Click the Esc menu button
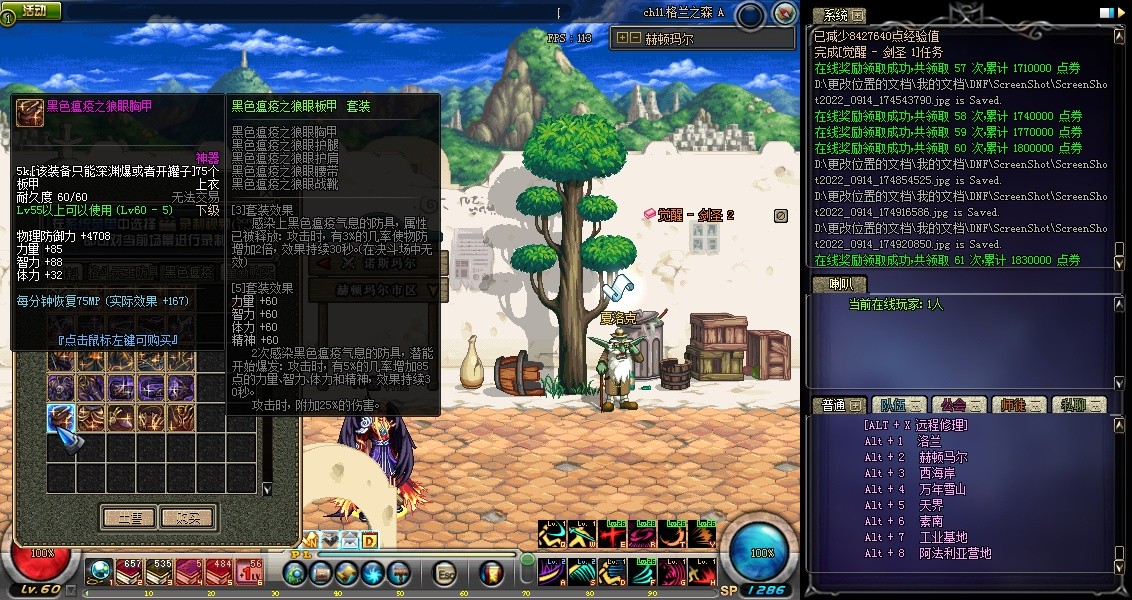This screenshot has height=600, width=1132. pos(445,573)
